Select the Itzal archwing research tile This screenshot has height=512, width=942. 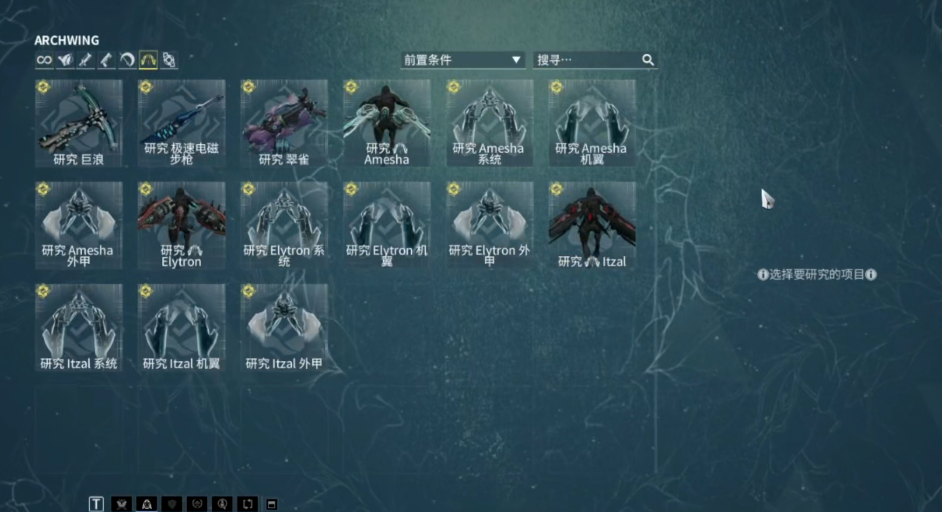pyautogui.click(x=592, y=225)
